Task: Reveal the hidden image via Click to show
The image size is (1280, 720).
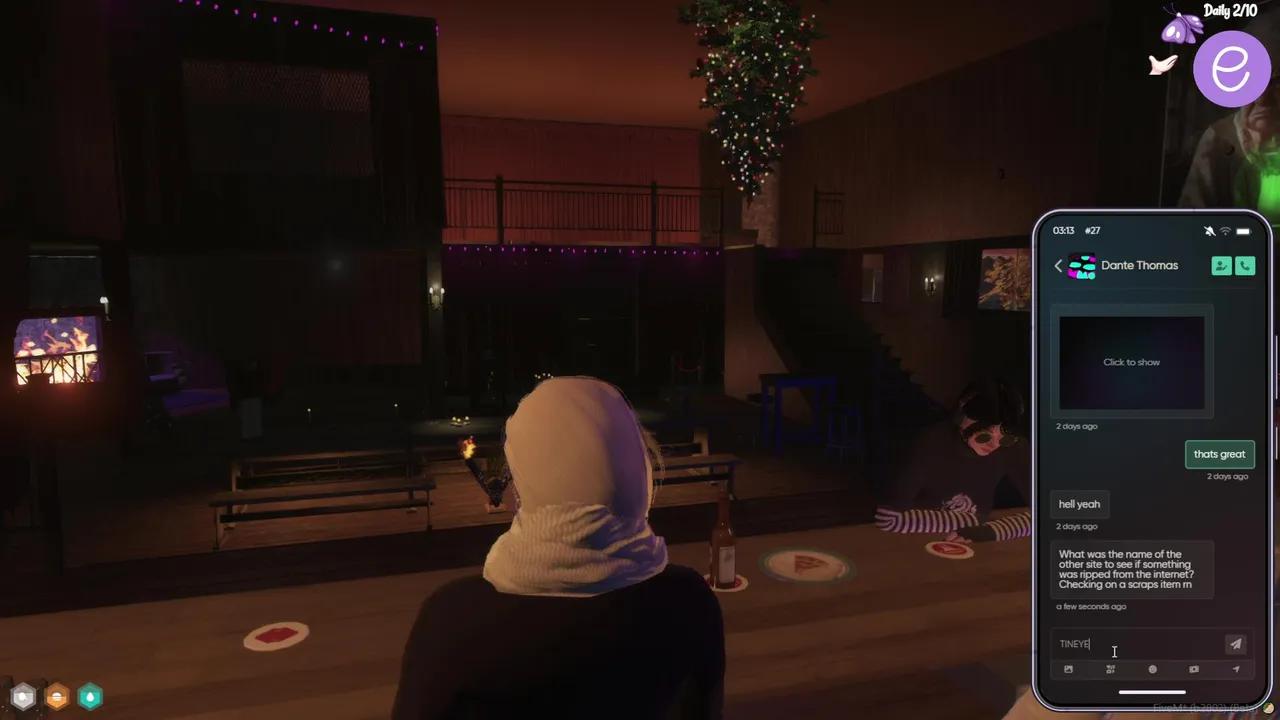Action: [x=1131, y=362]
